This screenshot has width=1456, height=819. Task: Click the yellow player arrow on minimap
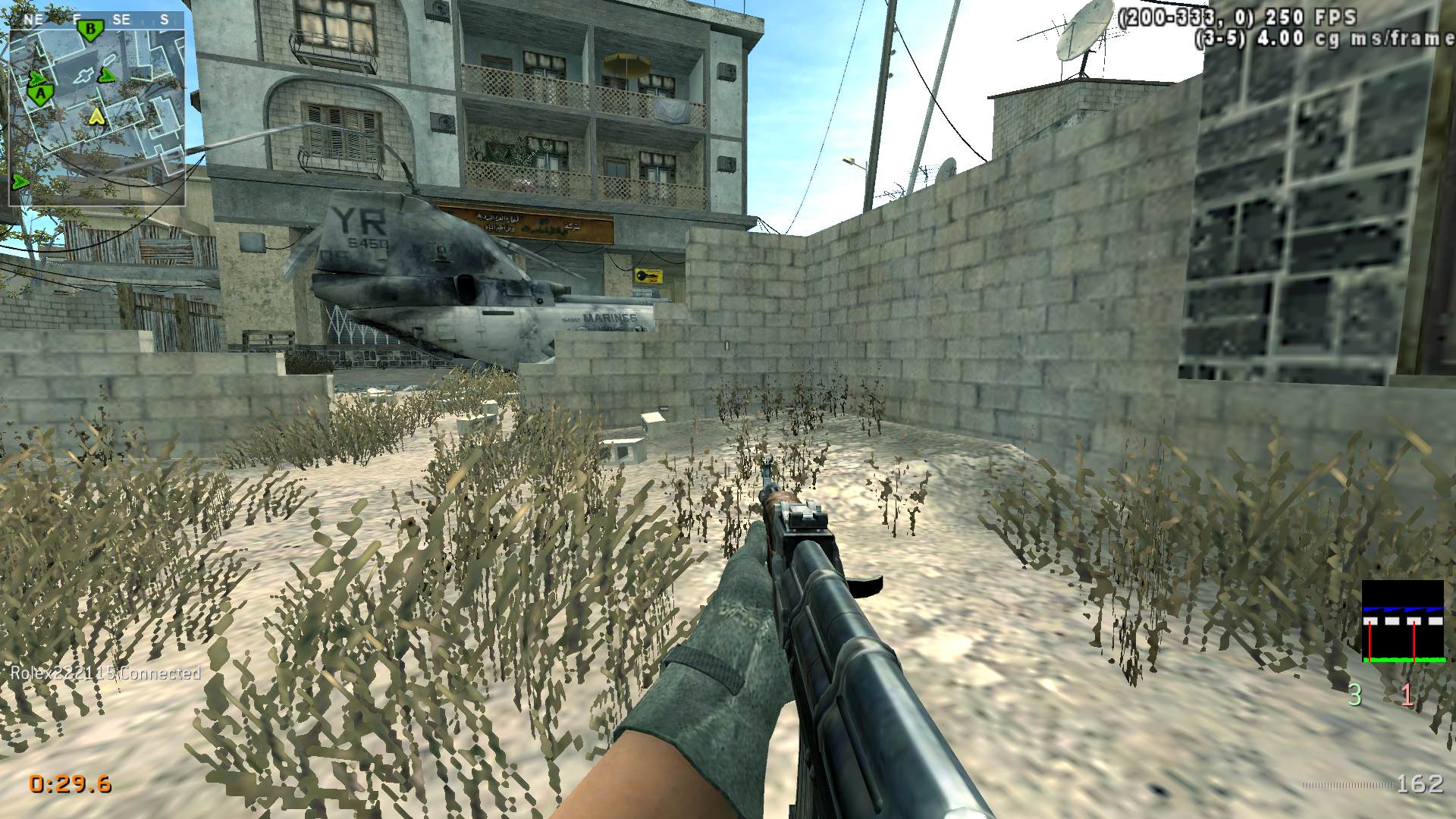pos(96,116)
